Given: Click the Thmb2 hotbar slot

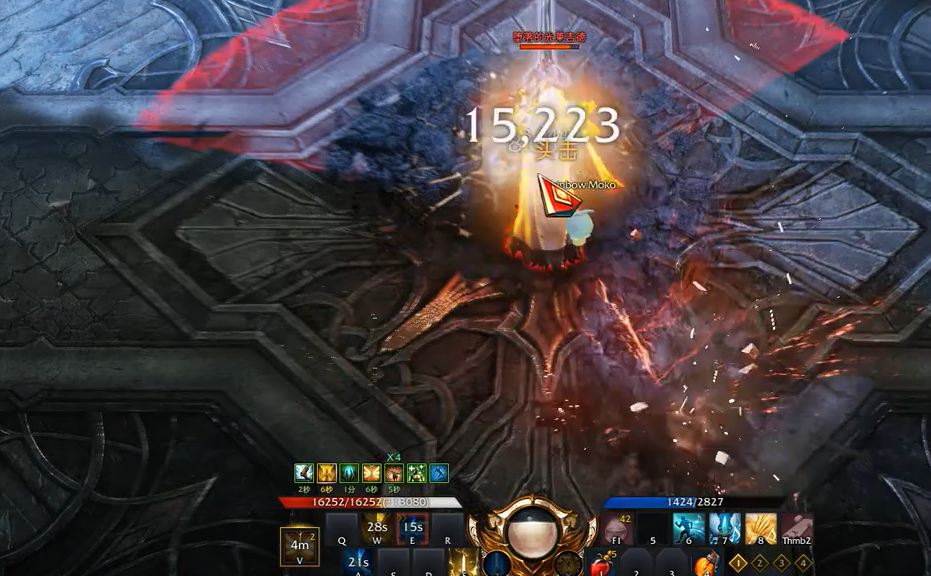Looking at the screenshot, I should coord(797,529).
